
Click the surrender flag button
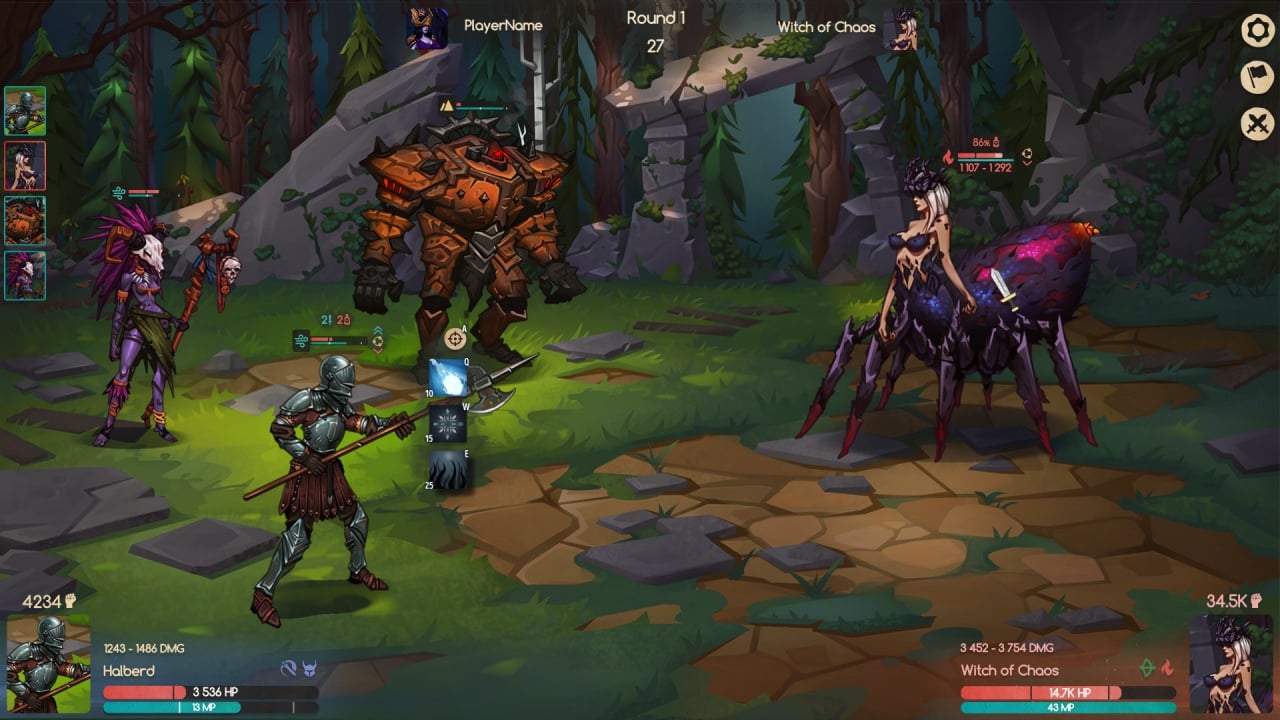tap(1256, 77)
